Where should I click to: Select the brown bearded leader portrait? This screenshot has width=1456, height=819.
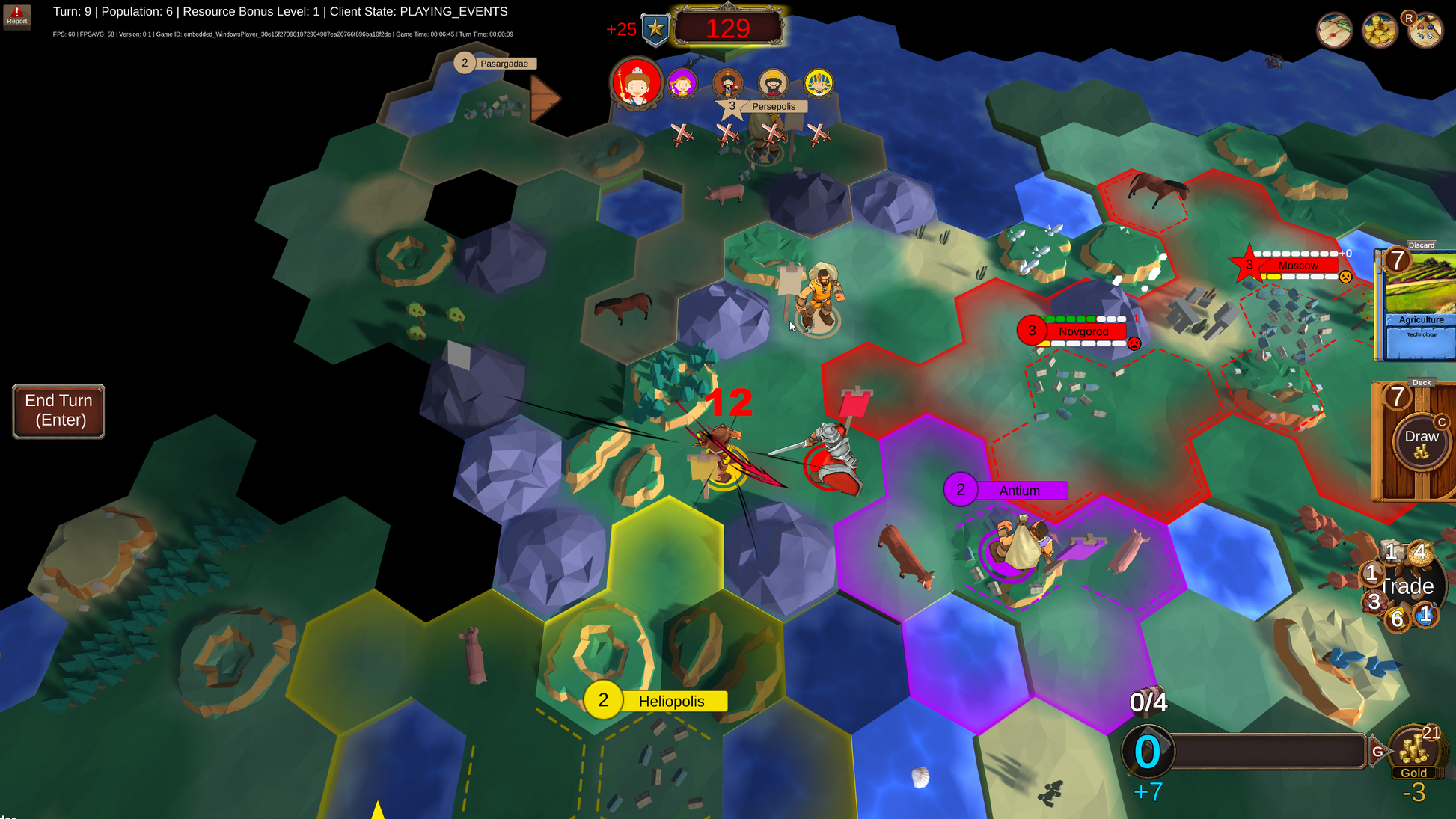[x=727, y=83]
